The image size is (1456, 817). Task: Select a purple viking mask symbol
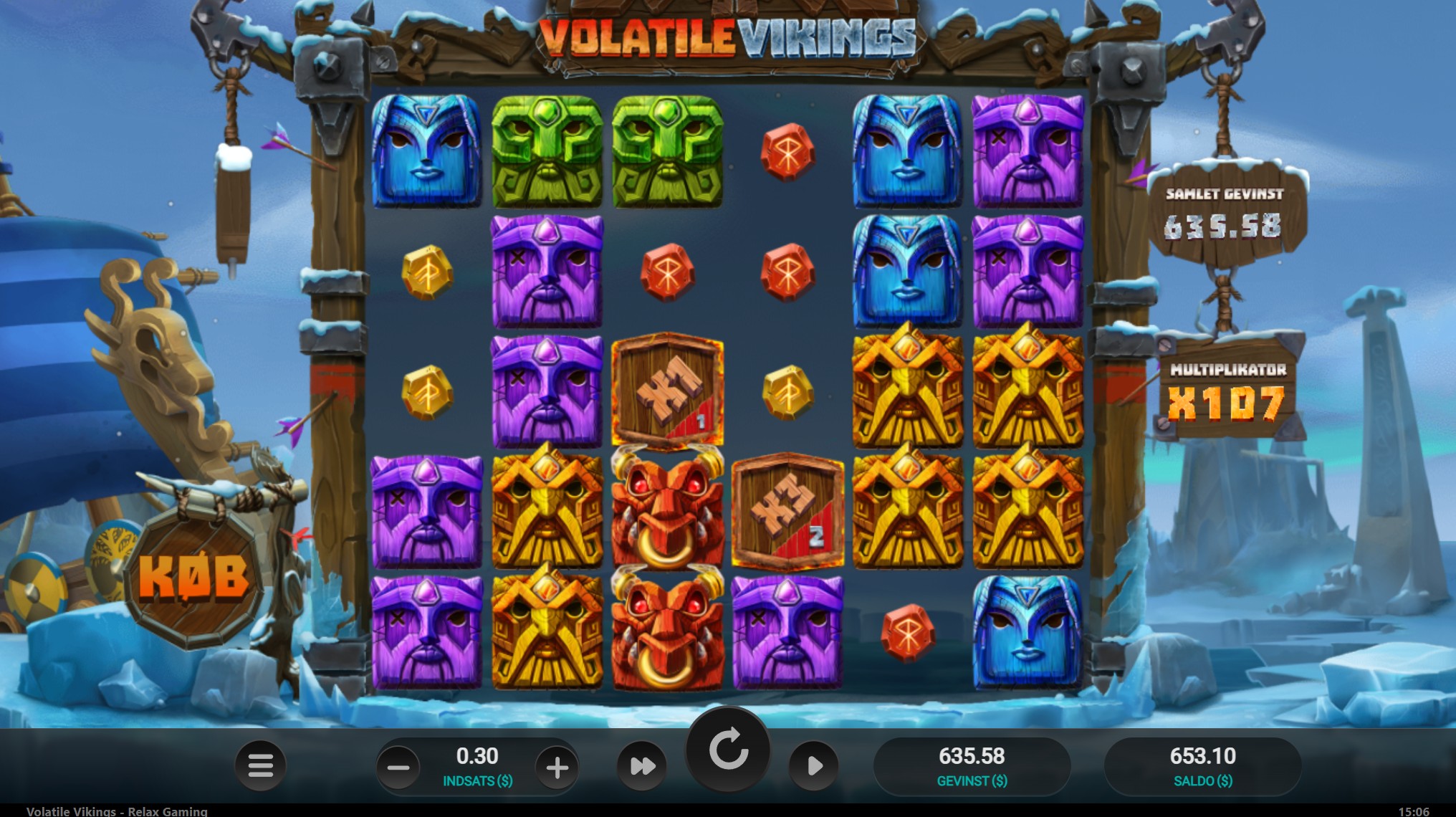[x=548, y=272]
